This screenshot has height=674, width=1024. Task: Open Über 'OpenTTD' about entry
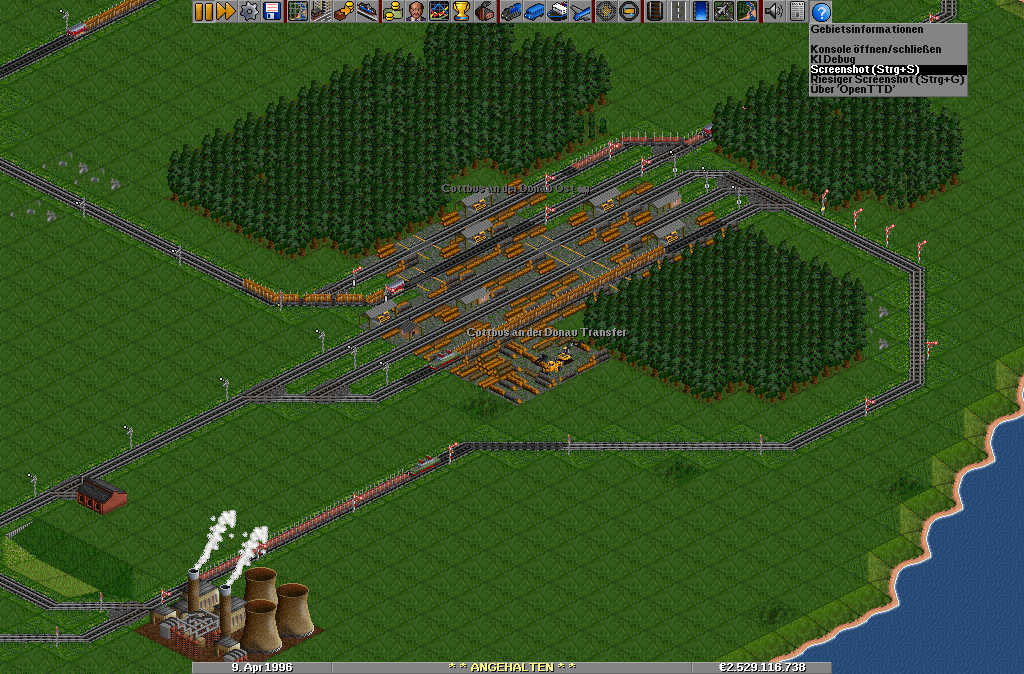[853, 89]
